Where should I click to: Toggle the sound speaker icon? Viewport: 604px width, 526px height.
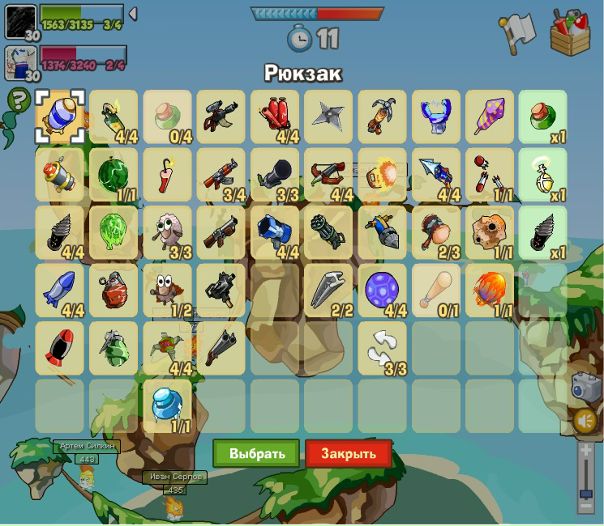[584, 421]
